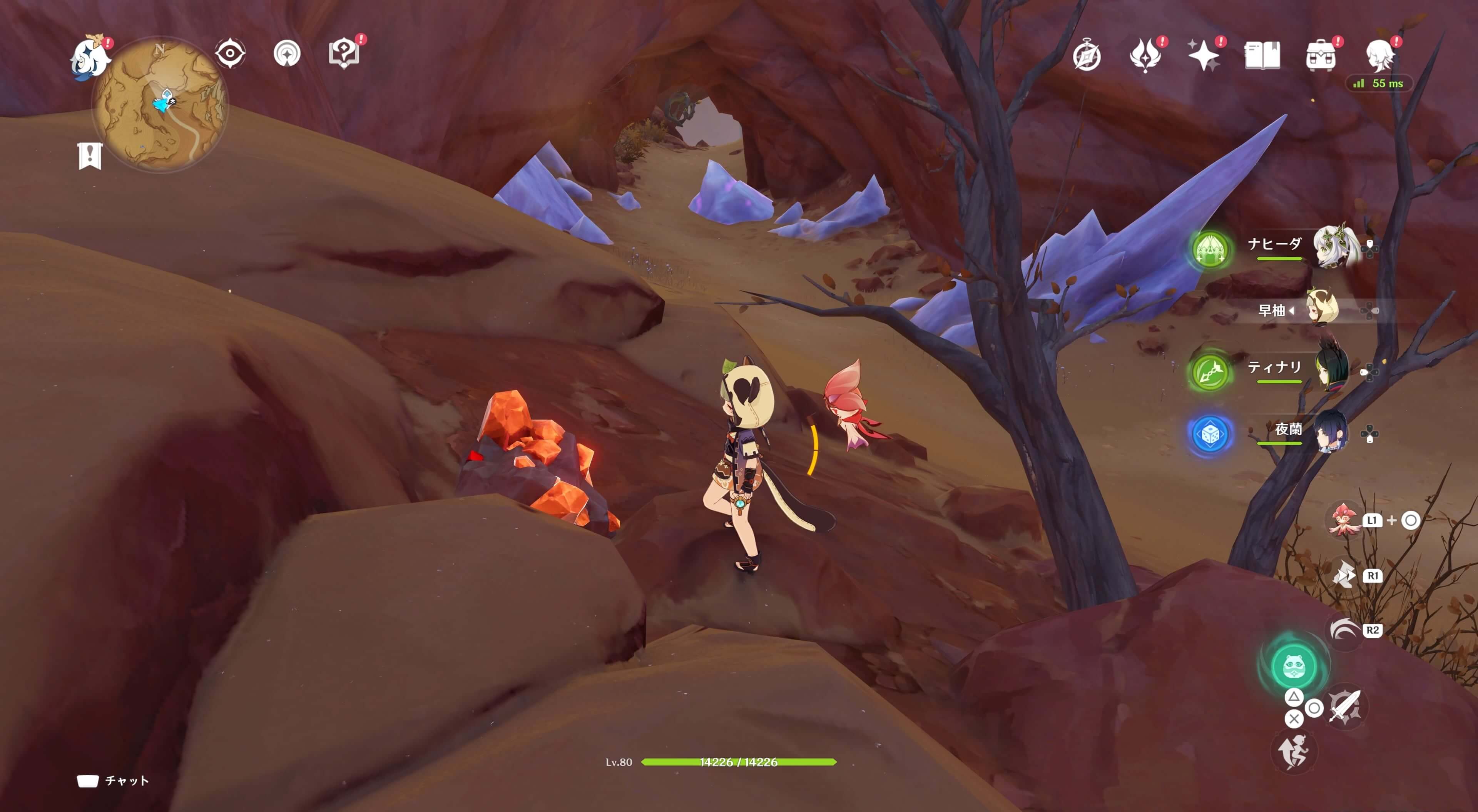Activate the eye-shaped elemental sight icon
Screen dimensions: 1478x812
230,54
